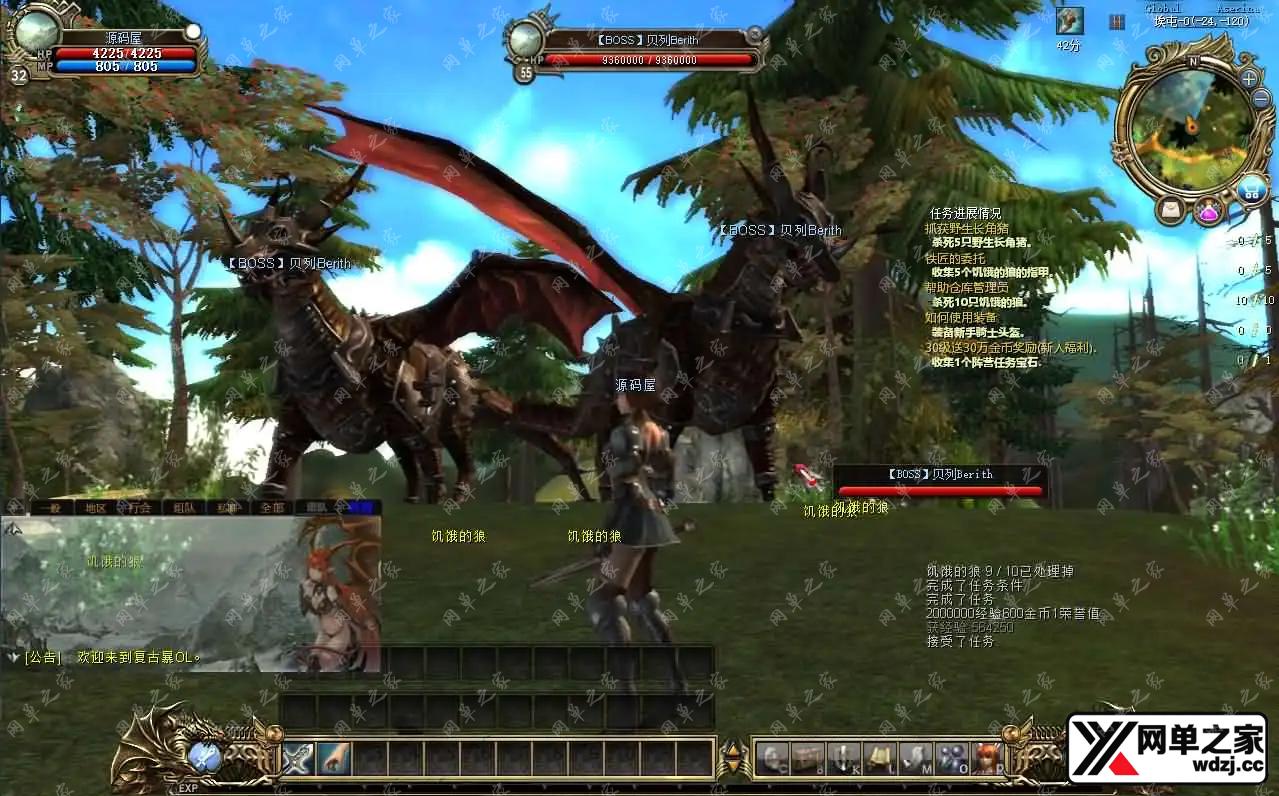Activate the crossed swords attack skill slot
This screenshot has height=796, width=1279.
[298, 759]
